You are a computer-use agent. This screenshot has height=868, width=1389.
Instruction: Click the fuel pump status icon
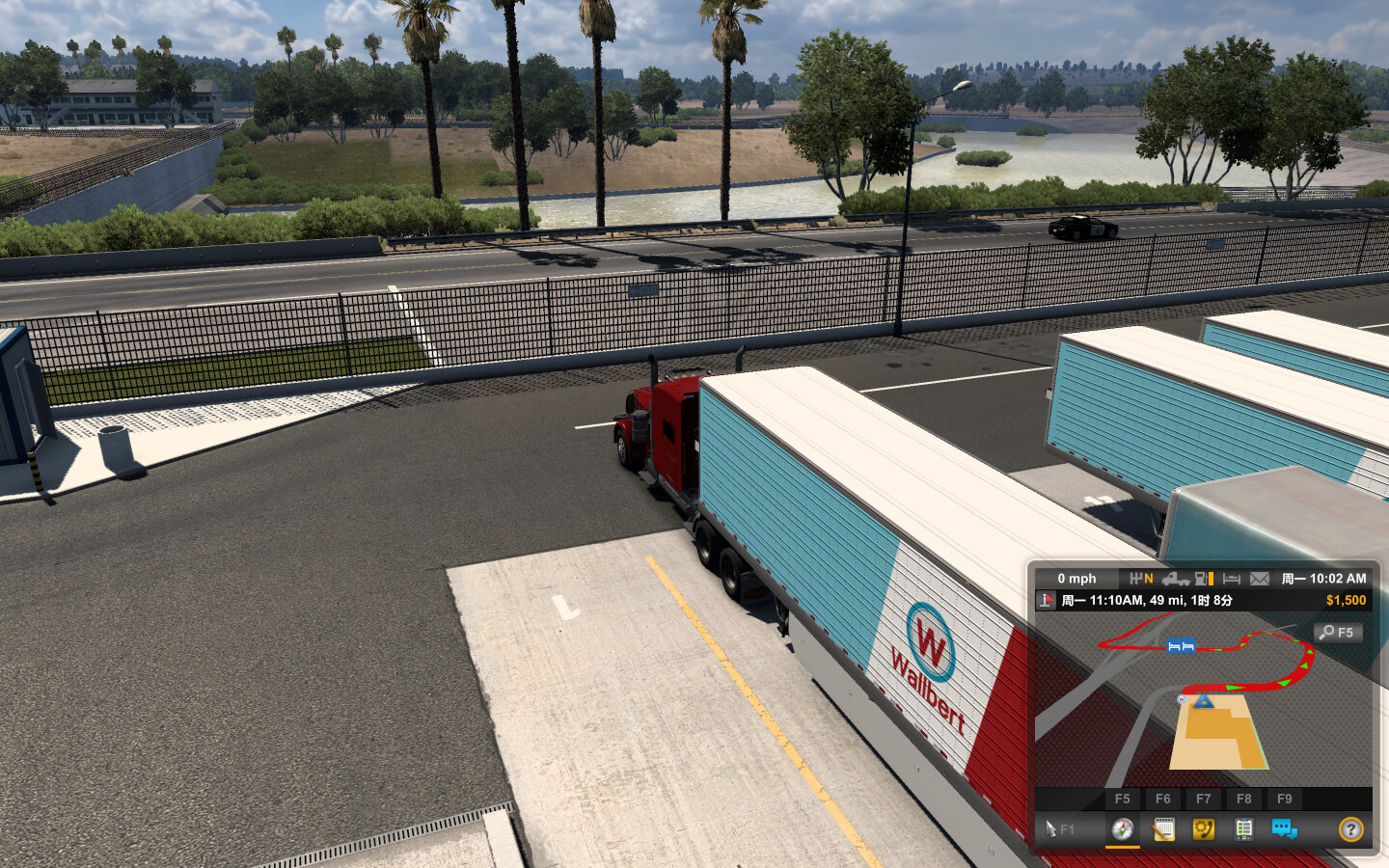tap(1203, 579)
